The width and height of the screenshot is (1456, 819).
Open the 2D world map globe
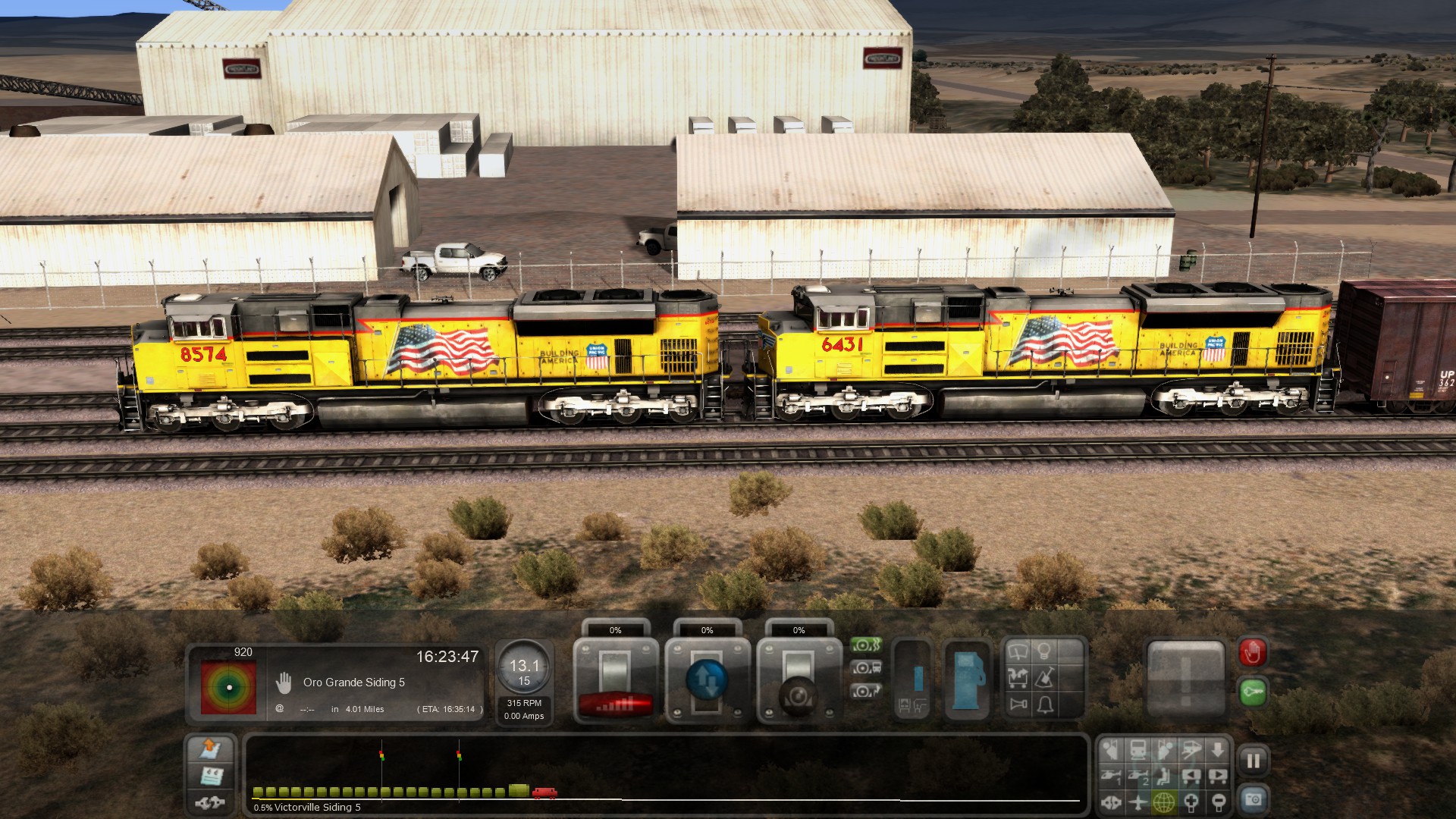coord(1164,802)
